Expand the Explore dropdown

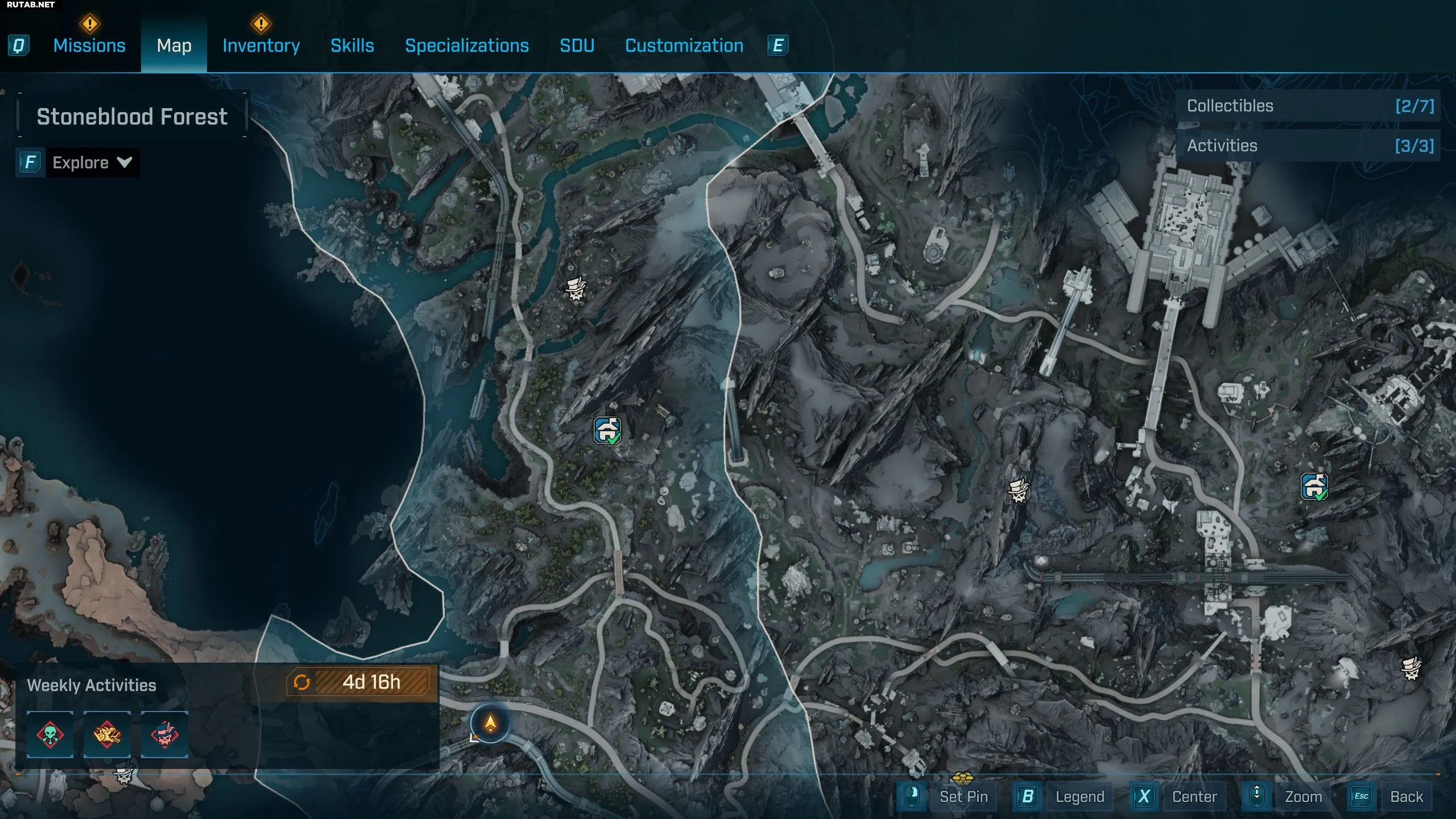click(x=91, y=163)
